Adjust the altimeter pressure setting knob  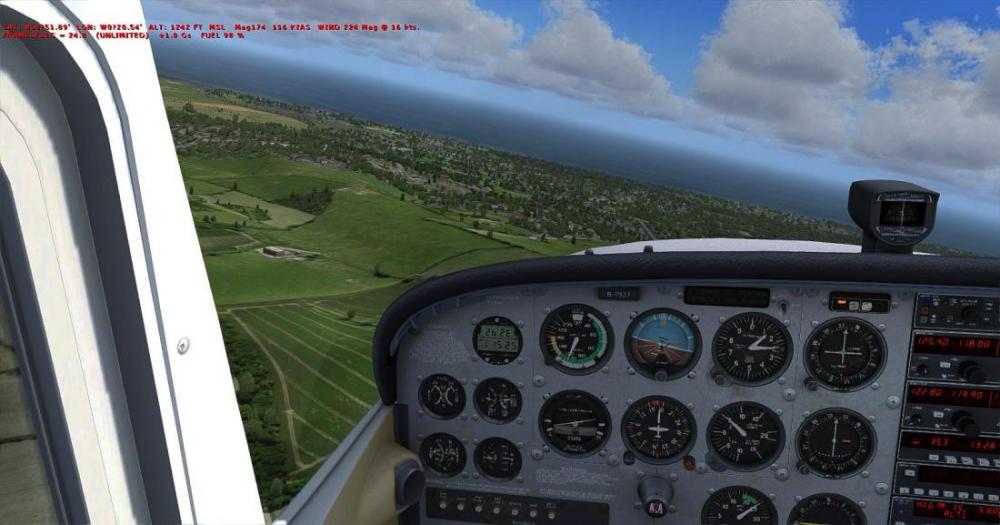(719, 379)
